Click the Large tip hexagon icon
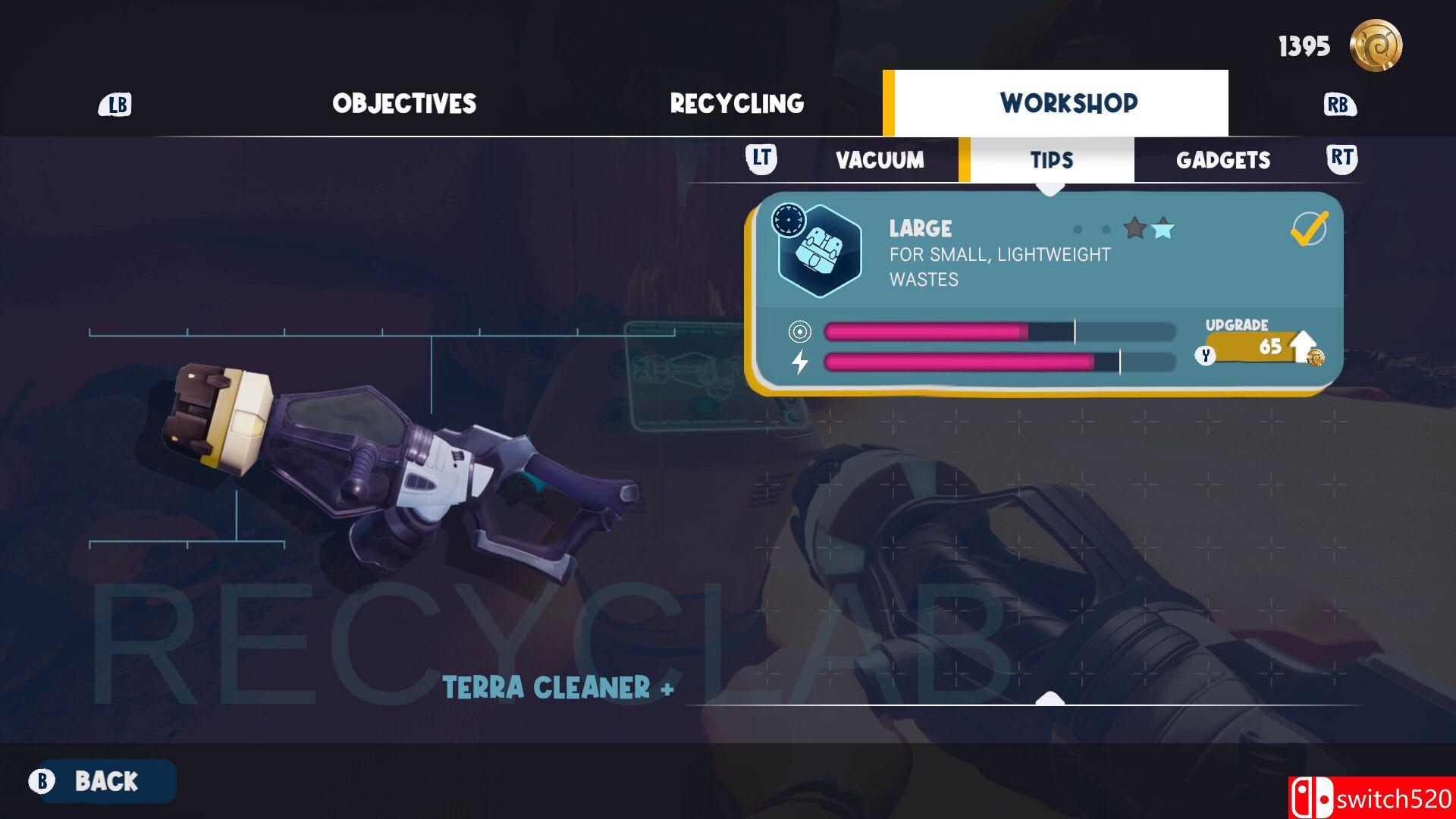The image size is (1456, 819). click(821, 251)
